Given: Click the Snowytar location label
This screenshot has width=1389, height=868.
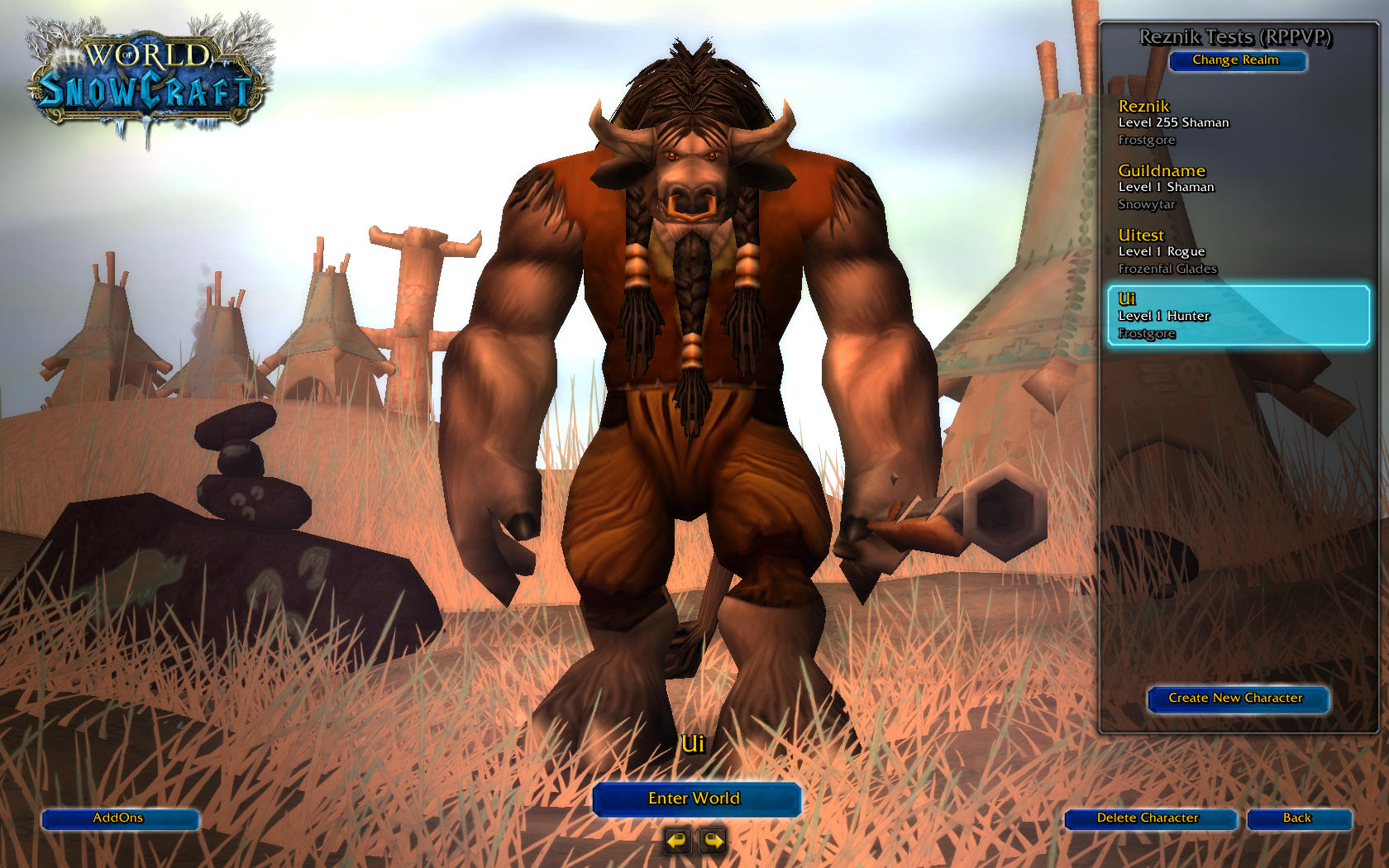Looking at the screenshot, I should click(x=1145, y=204).
